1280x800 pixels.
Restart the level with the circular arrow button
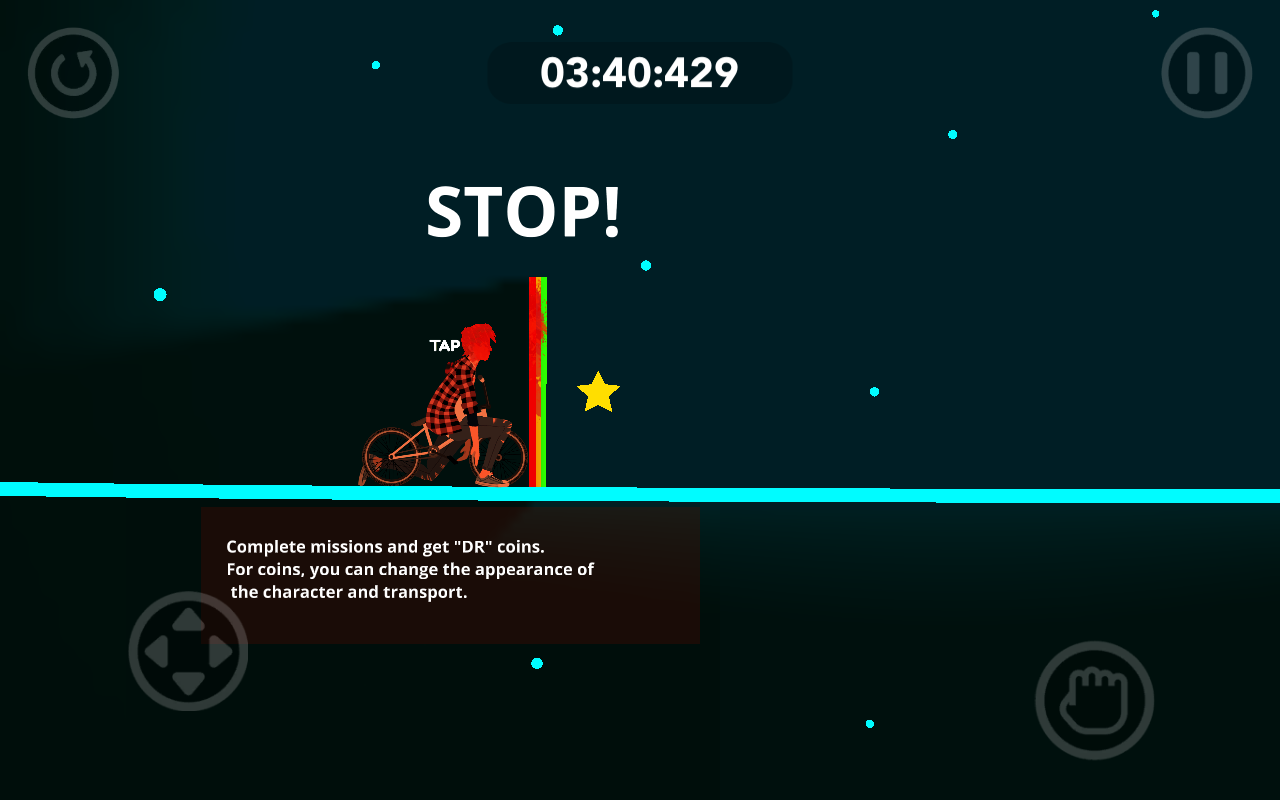point(73,73)
